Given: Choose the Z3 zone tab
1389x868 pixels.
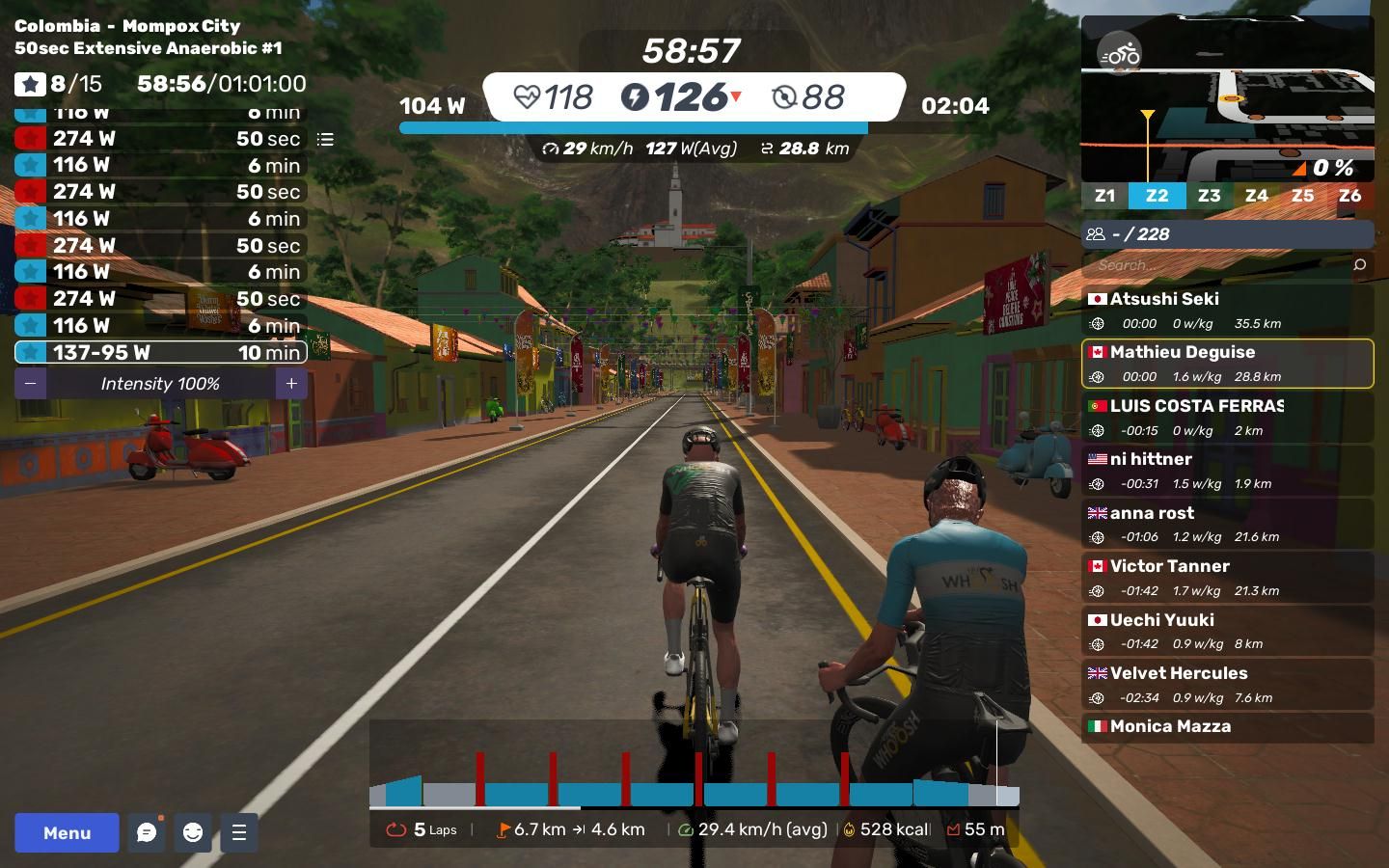Looking at the screenshot, I should coord(1209,196).
